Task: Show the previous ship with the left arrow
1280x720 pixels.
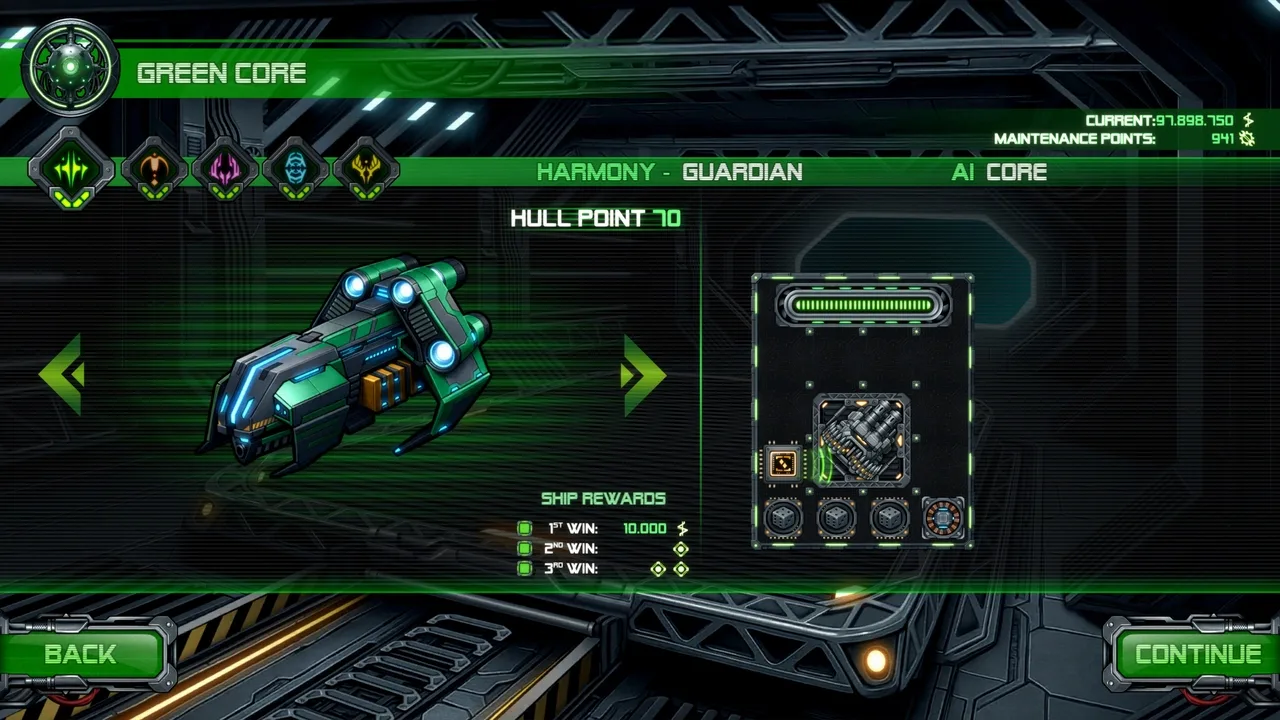Action: [62, 374]
